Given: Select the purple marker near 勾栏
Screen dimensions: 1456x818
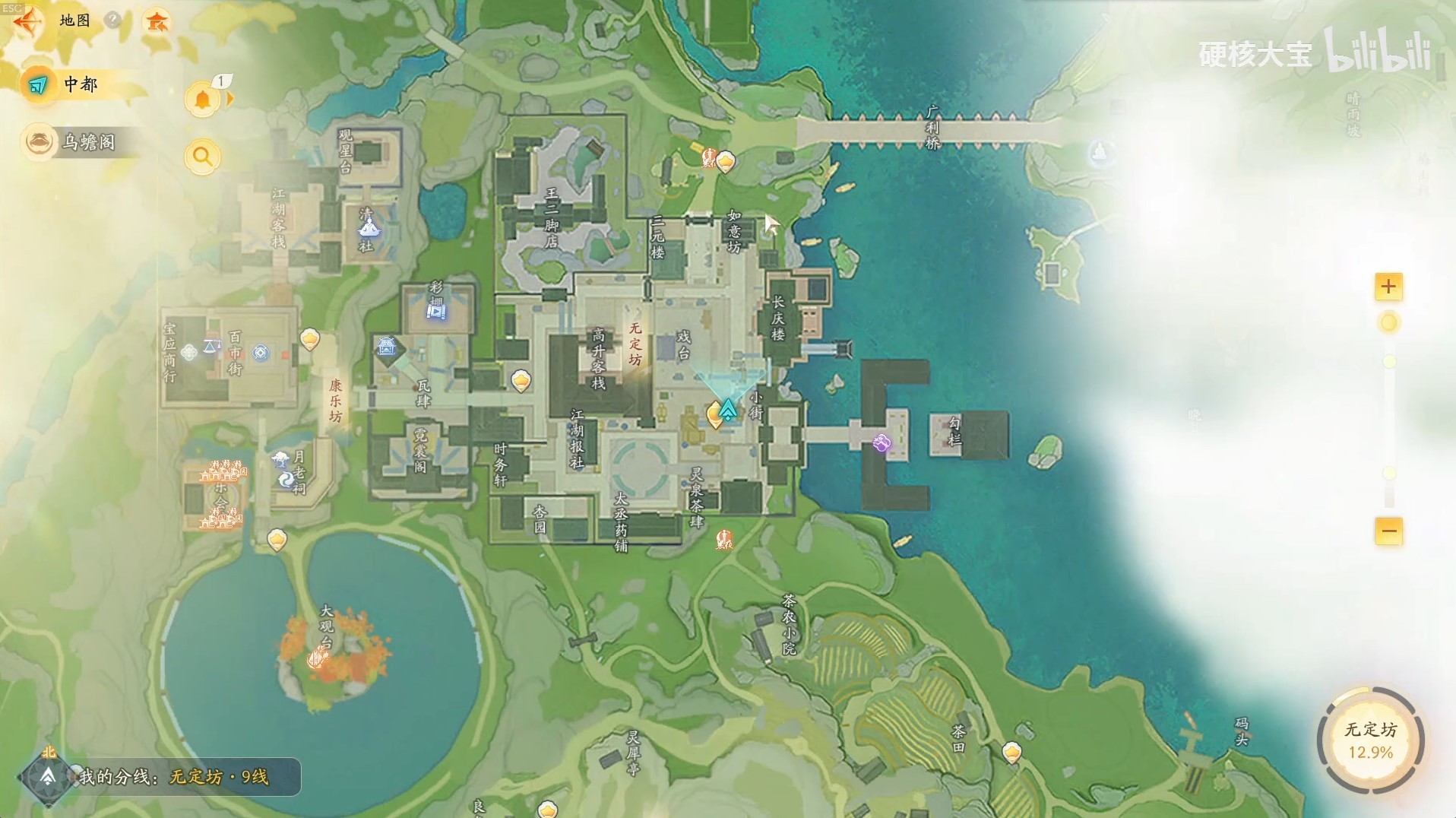Looking at the screenshot, I should (x=882, y=443).
